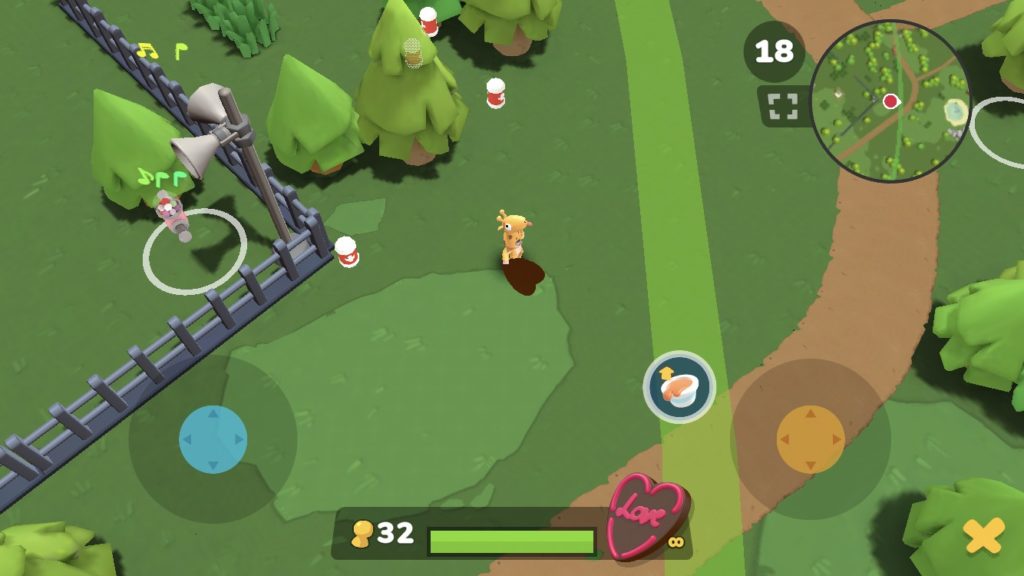The image size is (1024, 576).
Task: Tap the yellow X button
Action: coord(983,537)
